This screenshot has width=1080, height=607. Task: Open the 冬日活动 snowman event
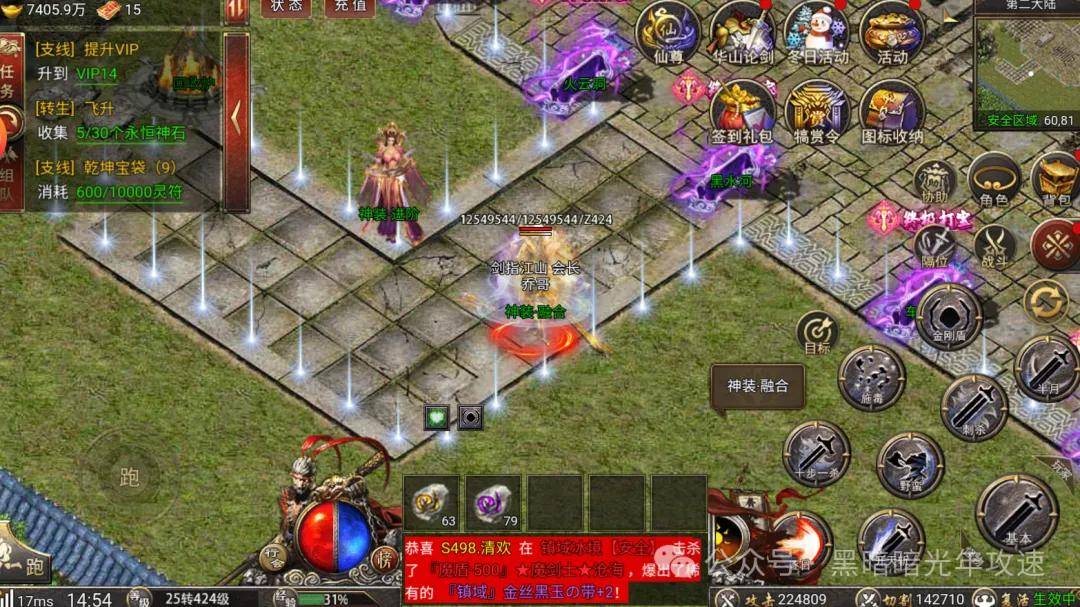(817, 32)
